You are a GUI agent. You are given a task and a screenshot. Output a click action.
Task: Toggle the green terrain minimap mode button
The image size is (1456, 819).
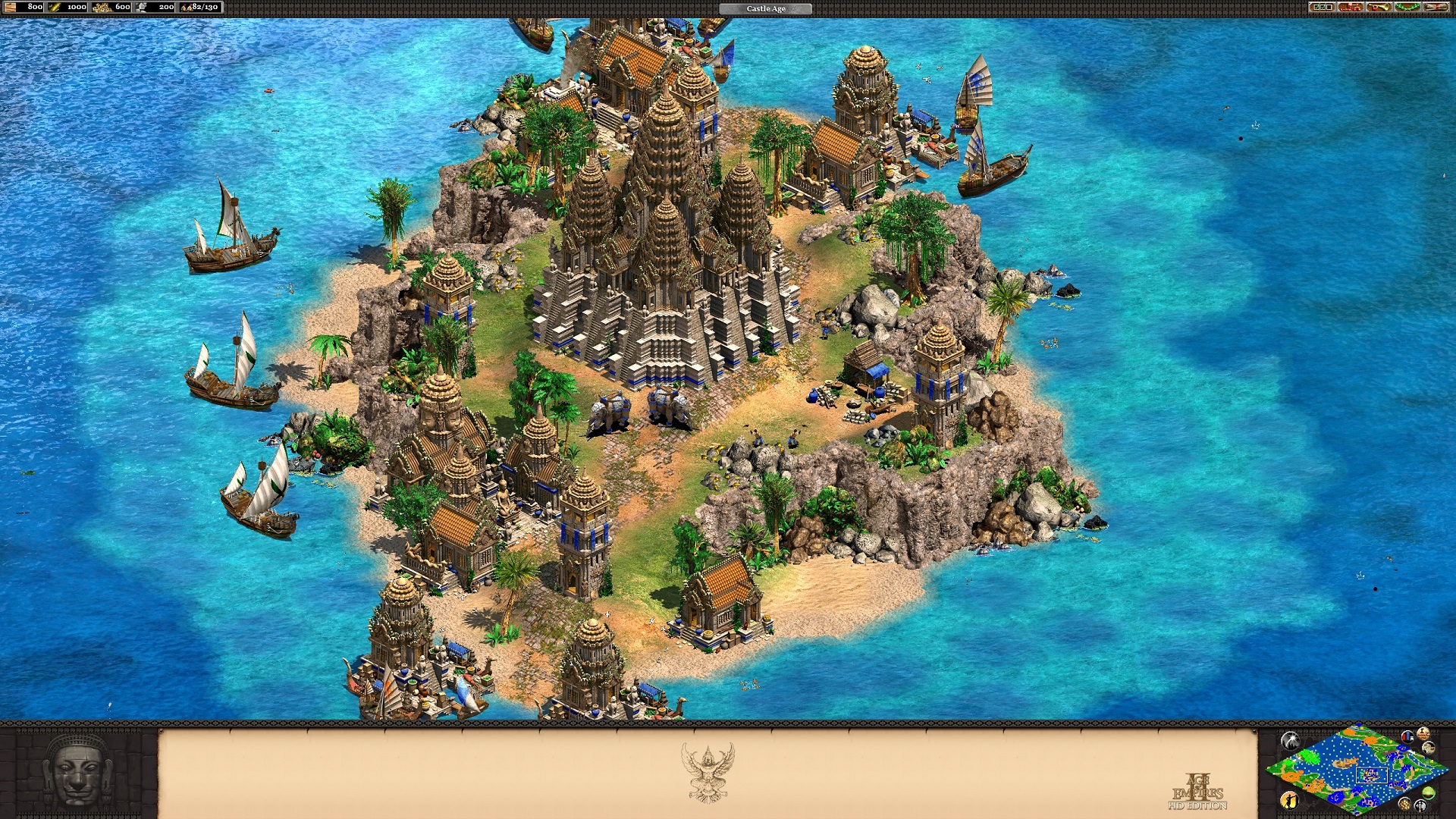click(x=1429, y=793)
